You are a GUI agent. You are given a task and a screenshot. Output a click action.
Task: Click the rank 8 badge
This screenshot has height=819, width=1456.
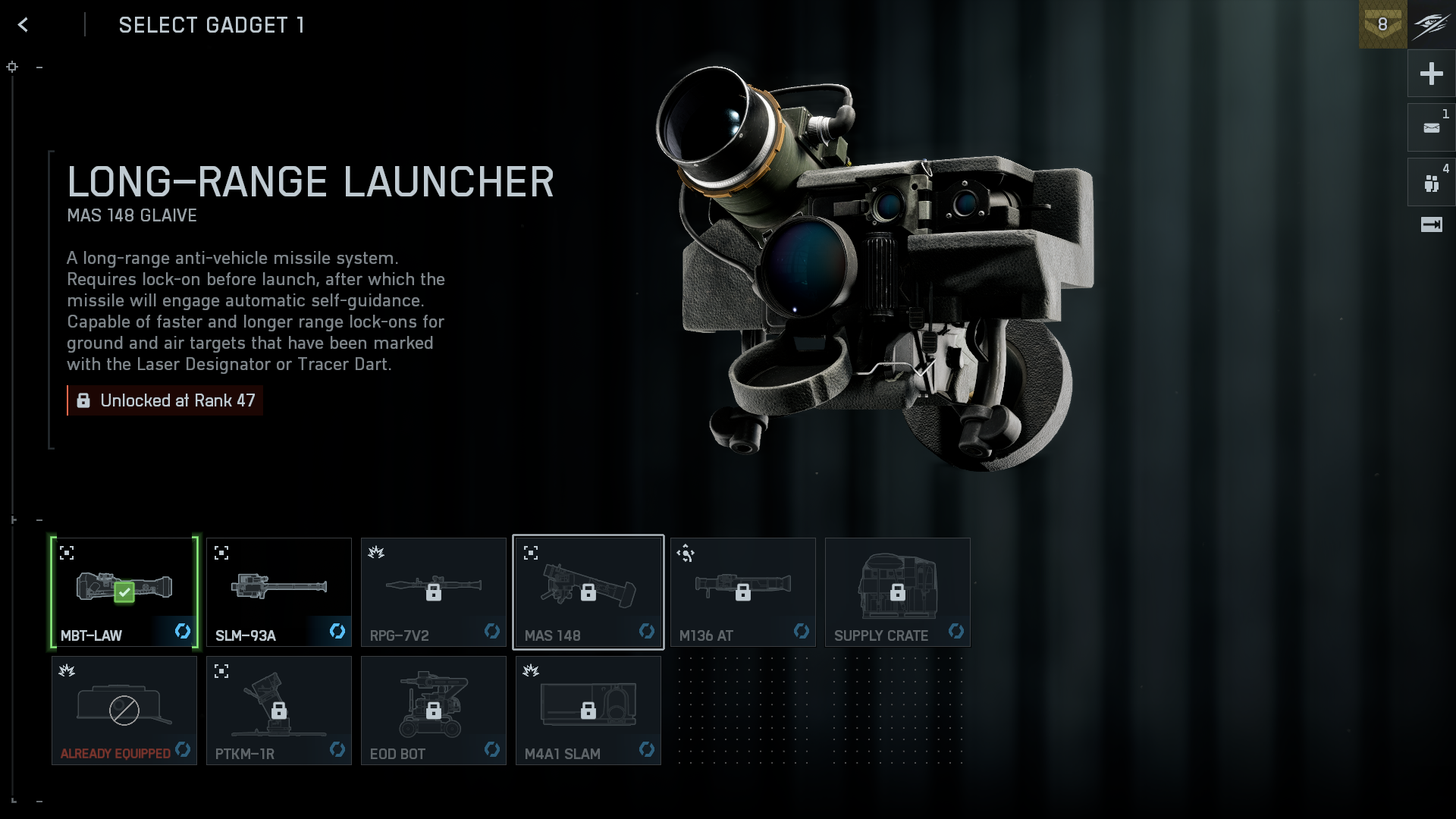(1382, 24)
